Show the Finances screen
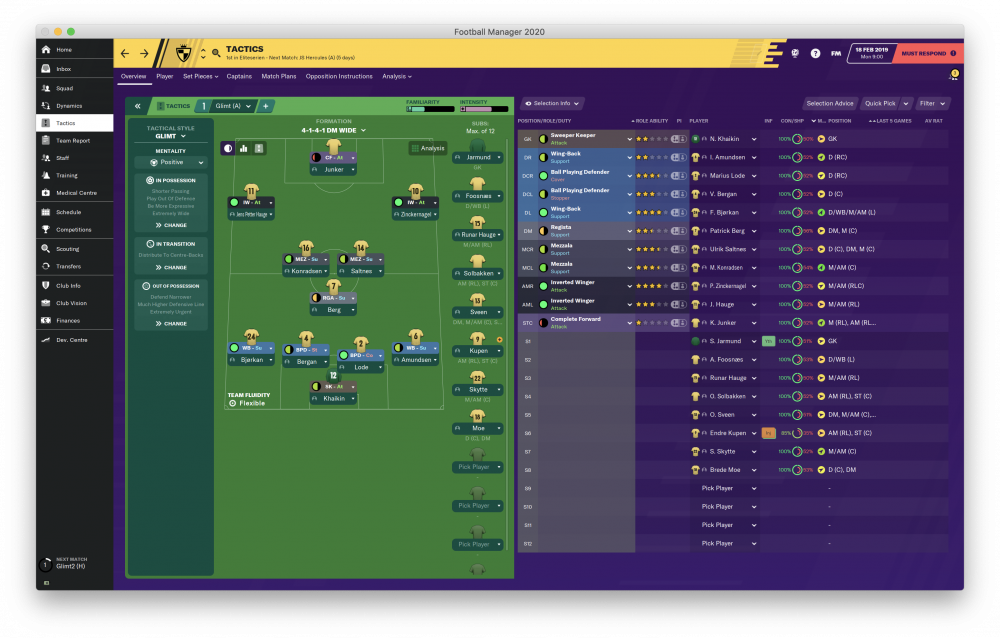The image size is (1000, 638). pyautogui.click(x=67, y=320)
